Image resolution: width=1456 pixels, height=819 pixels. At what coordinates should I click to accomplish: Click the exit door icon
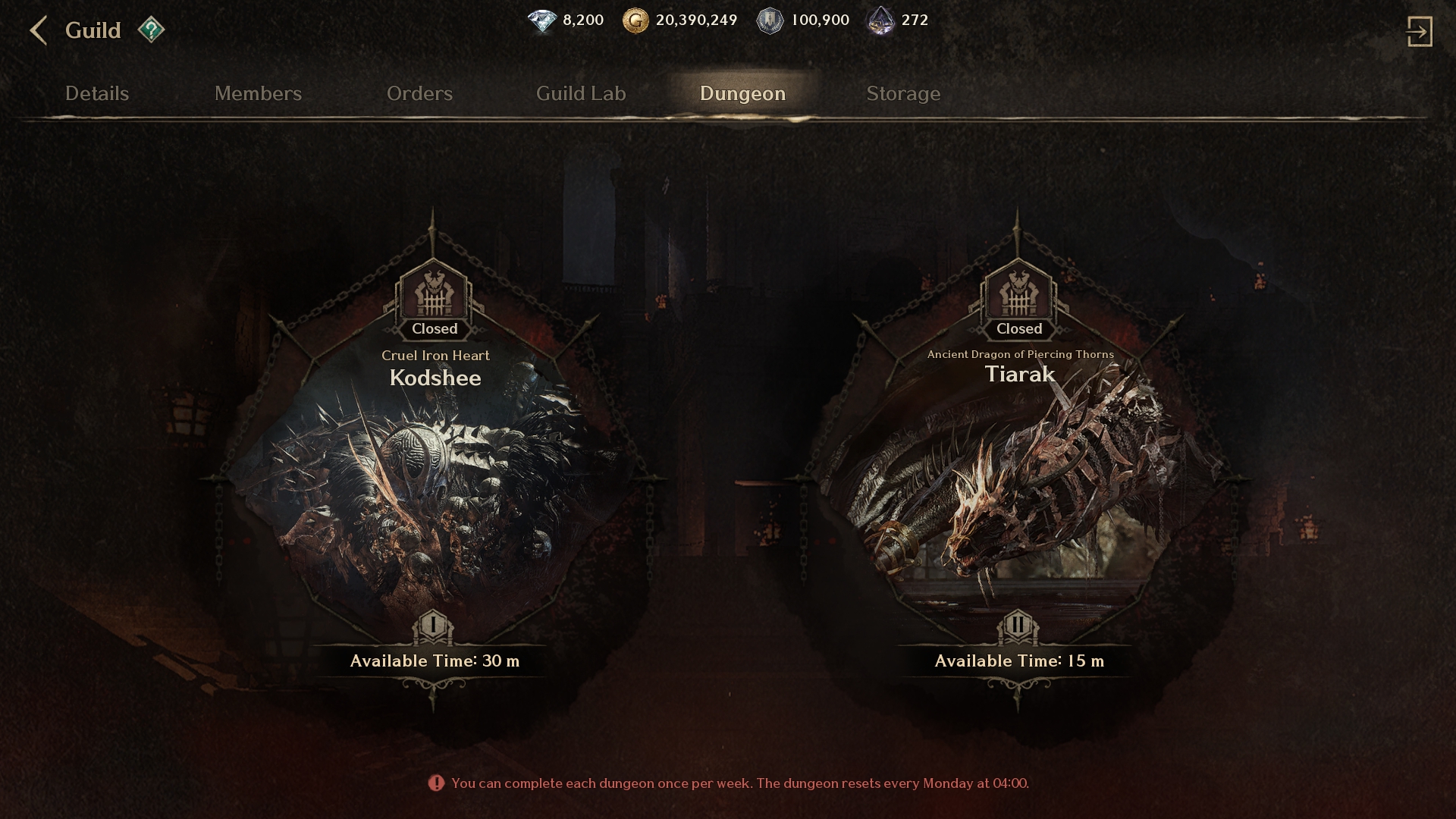click(x=1419, y=32)
